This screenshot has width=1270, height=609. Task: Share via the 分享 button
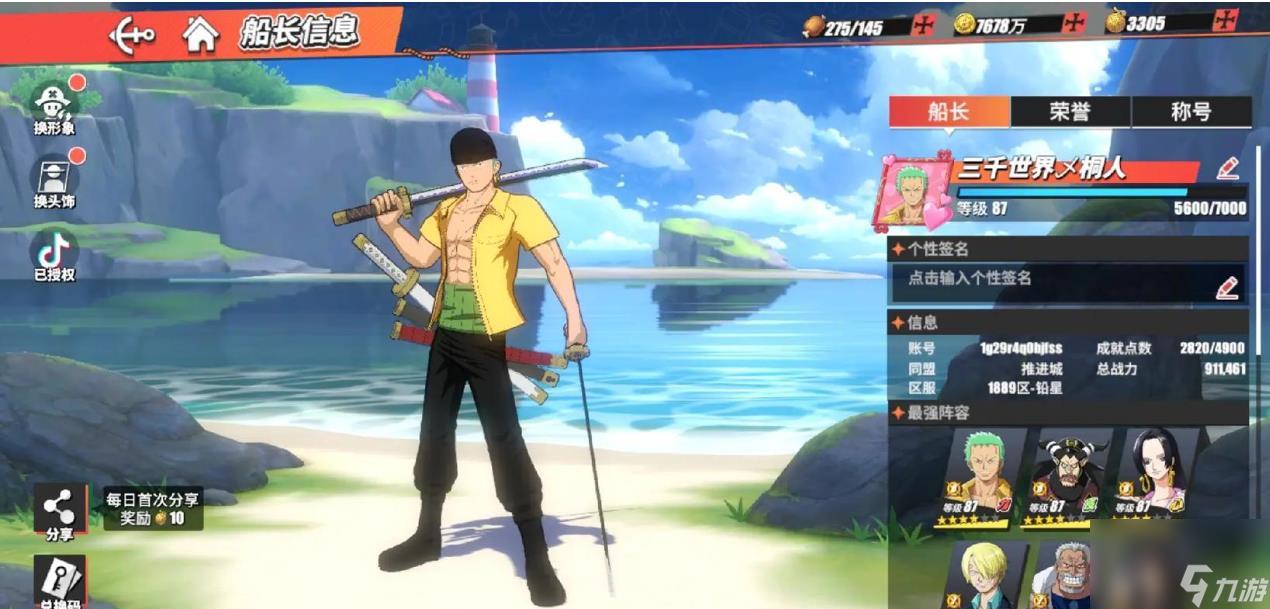pyautogui.click(x=59, y=513)
